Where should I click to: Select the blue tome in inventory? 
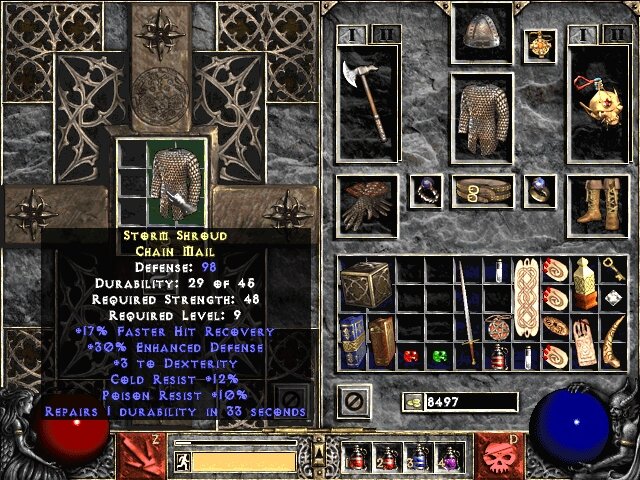click(352, 342)
